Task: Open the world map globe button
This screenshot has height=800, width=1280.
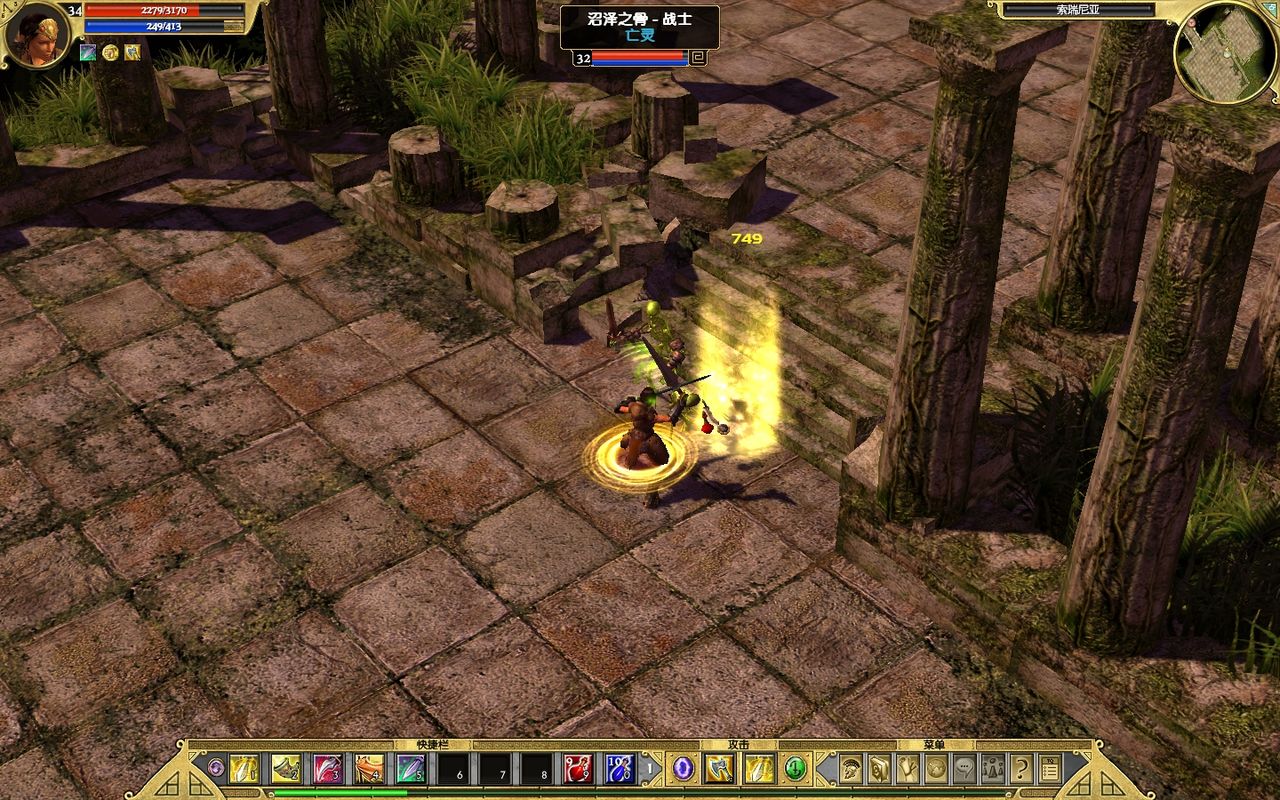Action: click(x=936, y=768)
